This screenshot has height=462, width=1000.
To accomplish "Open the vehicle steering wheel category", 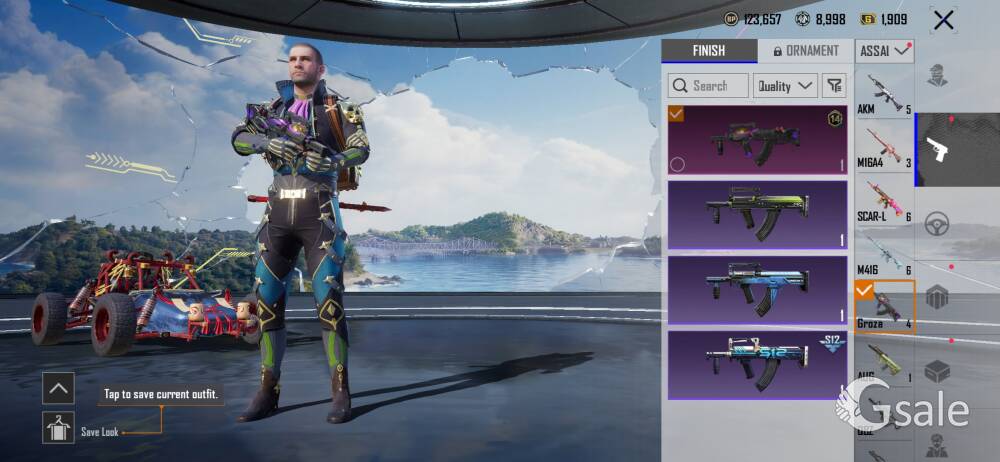I will point(937,223).
